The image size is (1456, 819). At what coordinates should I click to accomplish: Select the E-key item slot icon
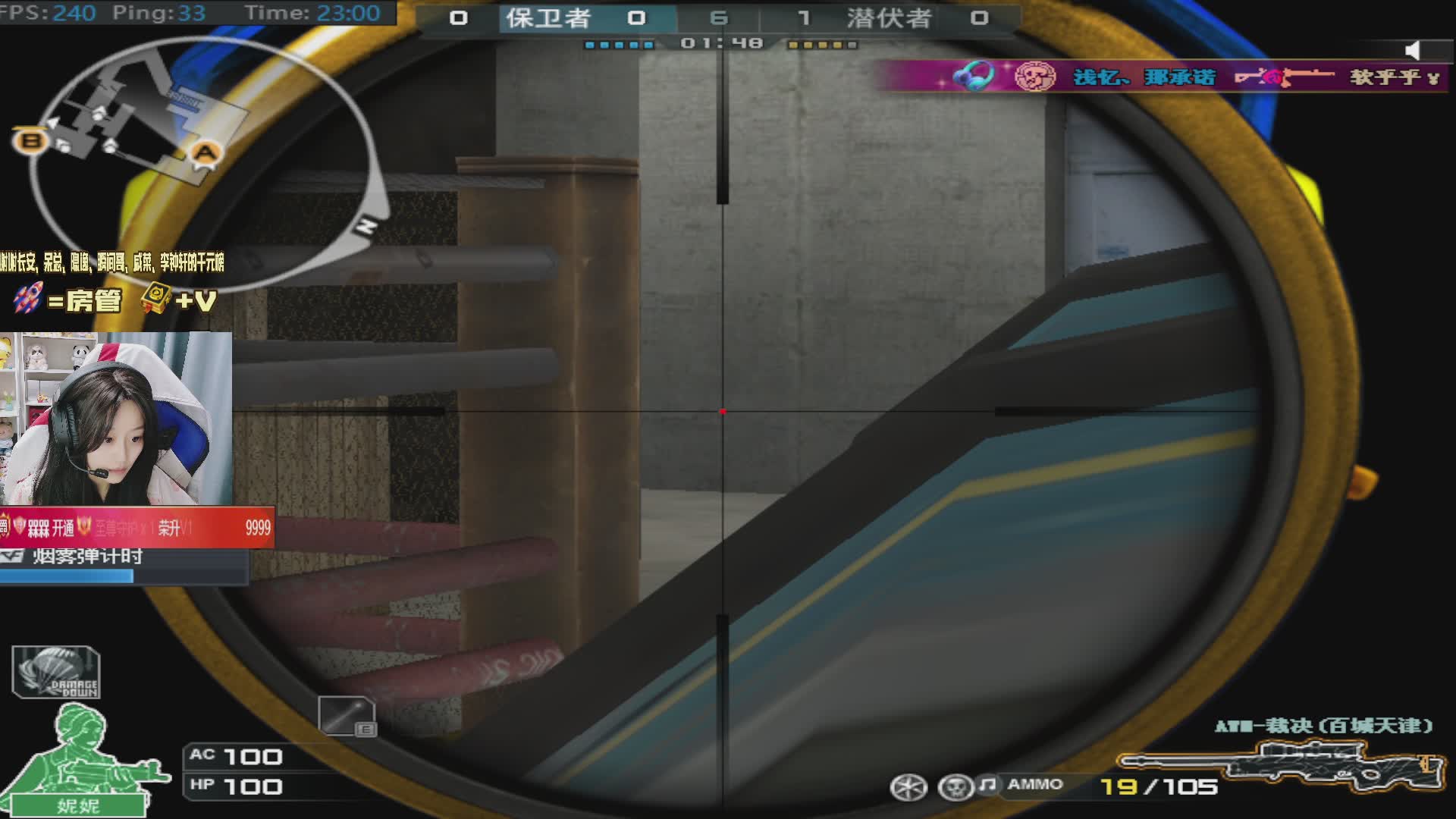[x=347, y=716]
